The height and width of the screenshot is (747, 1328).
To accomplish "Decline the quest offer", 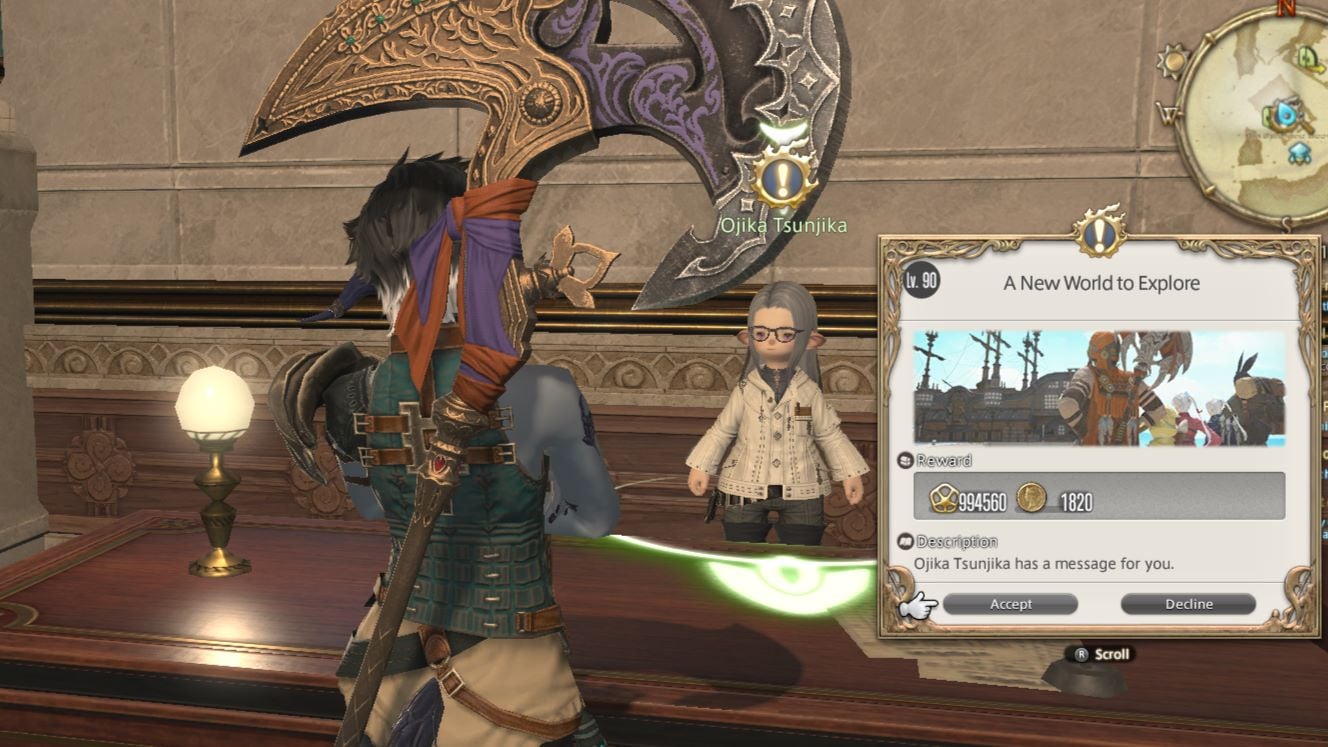I will pyautogui.click(x=1188, y=604).
